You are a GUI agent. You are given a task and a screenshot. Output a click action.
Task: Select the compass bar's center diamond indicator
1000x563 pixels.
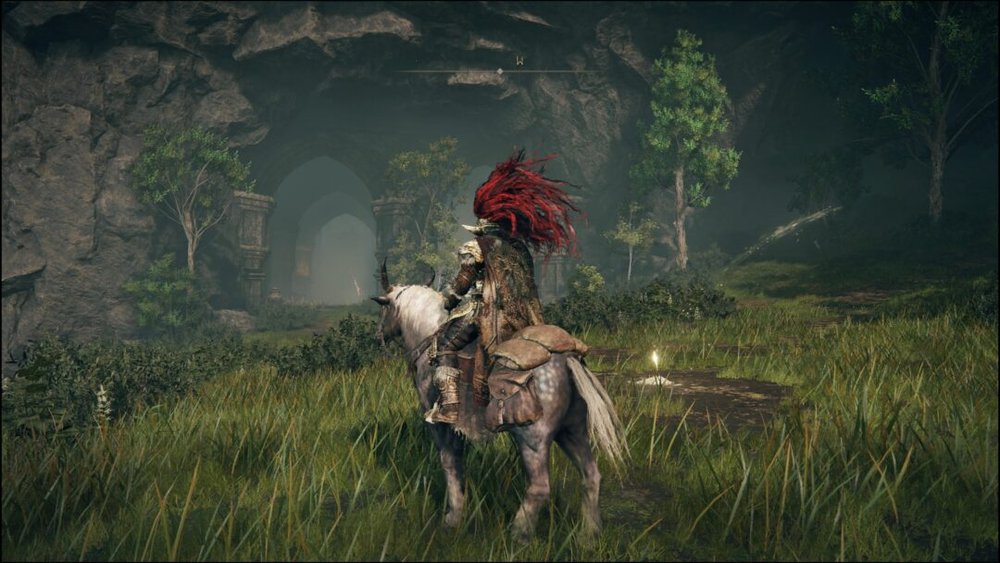(x=501, y=72)
